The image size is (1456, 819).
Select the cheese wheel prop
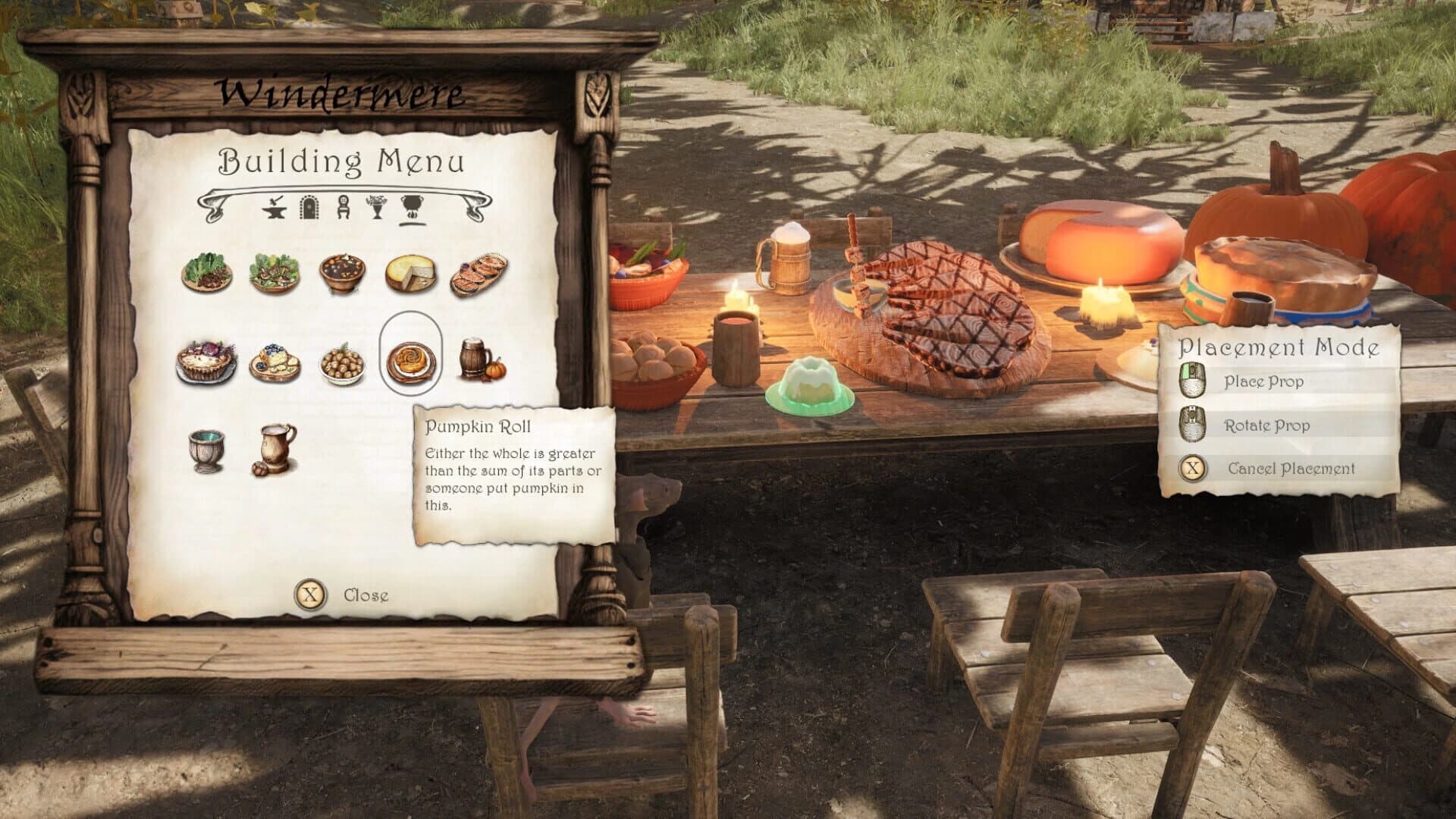point(409,273)
